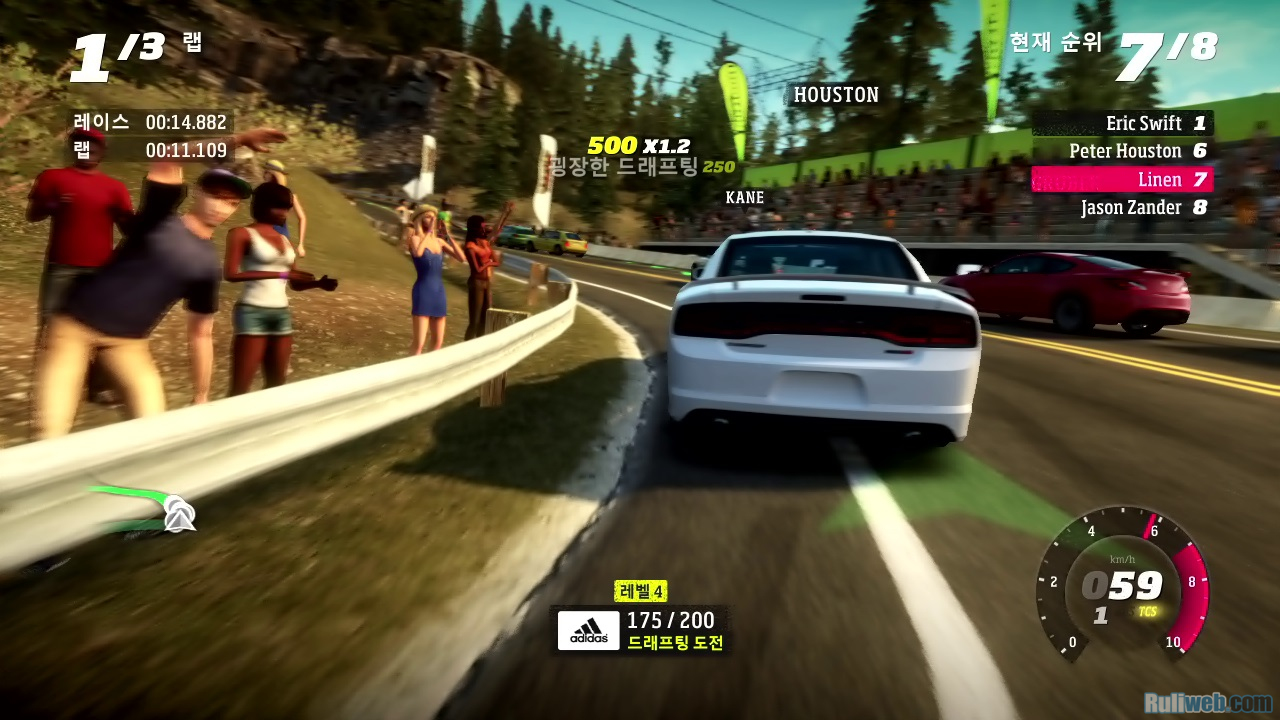This screenshot has height=720, width=1280.
Task: Click the highlighted Linen position row
Action: 1122,179
